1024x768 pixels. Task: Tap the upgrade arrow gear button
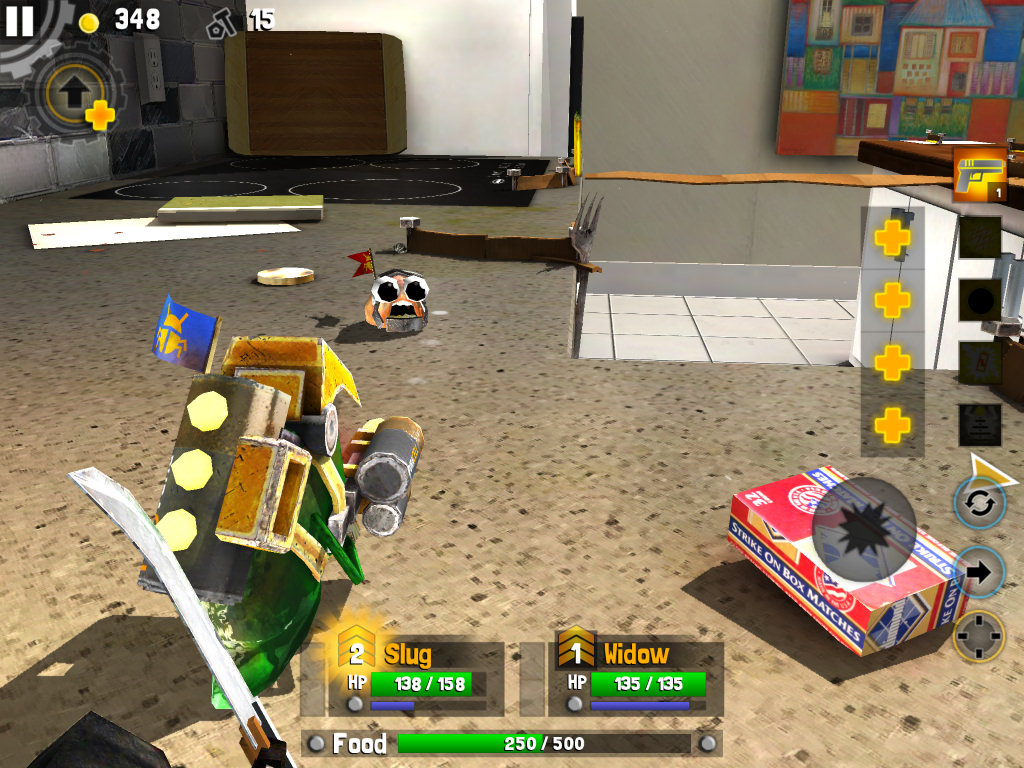tap(73, 95)
